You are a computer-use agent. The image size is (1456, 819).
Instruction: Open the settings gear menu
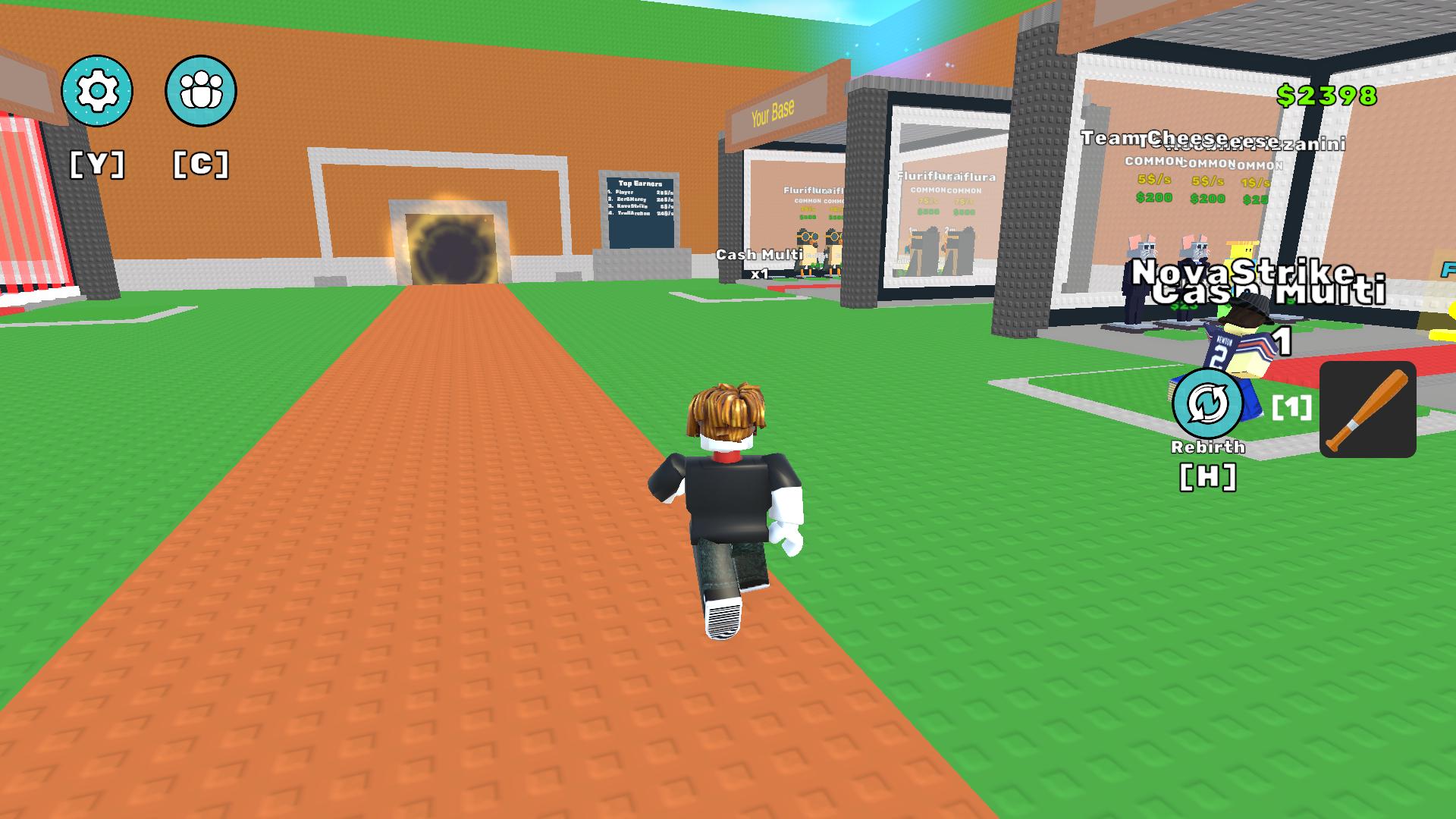[97, 90]
